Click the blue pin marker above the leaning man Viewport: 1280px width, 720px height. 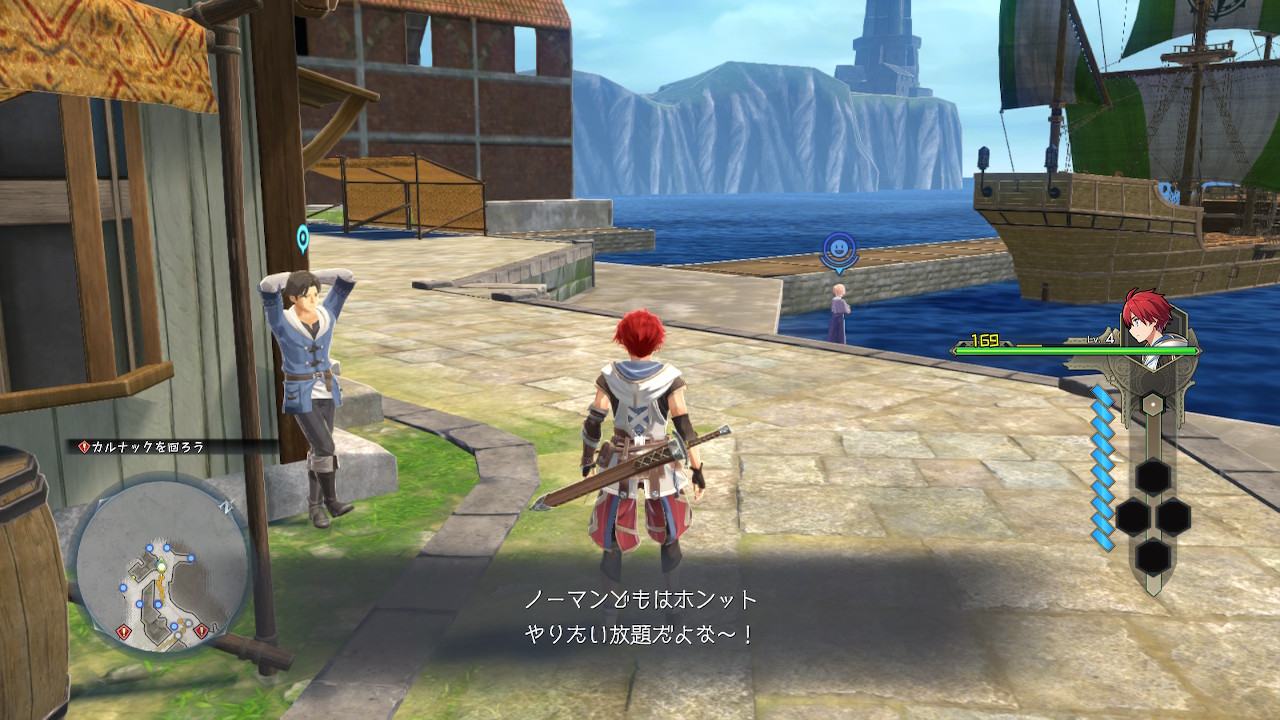tap(303, 238)
